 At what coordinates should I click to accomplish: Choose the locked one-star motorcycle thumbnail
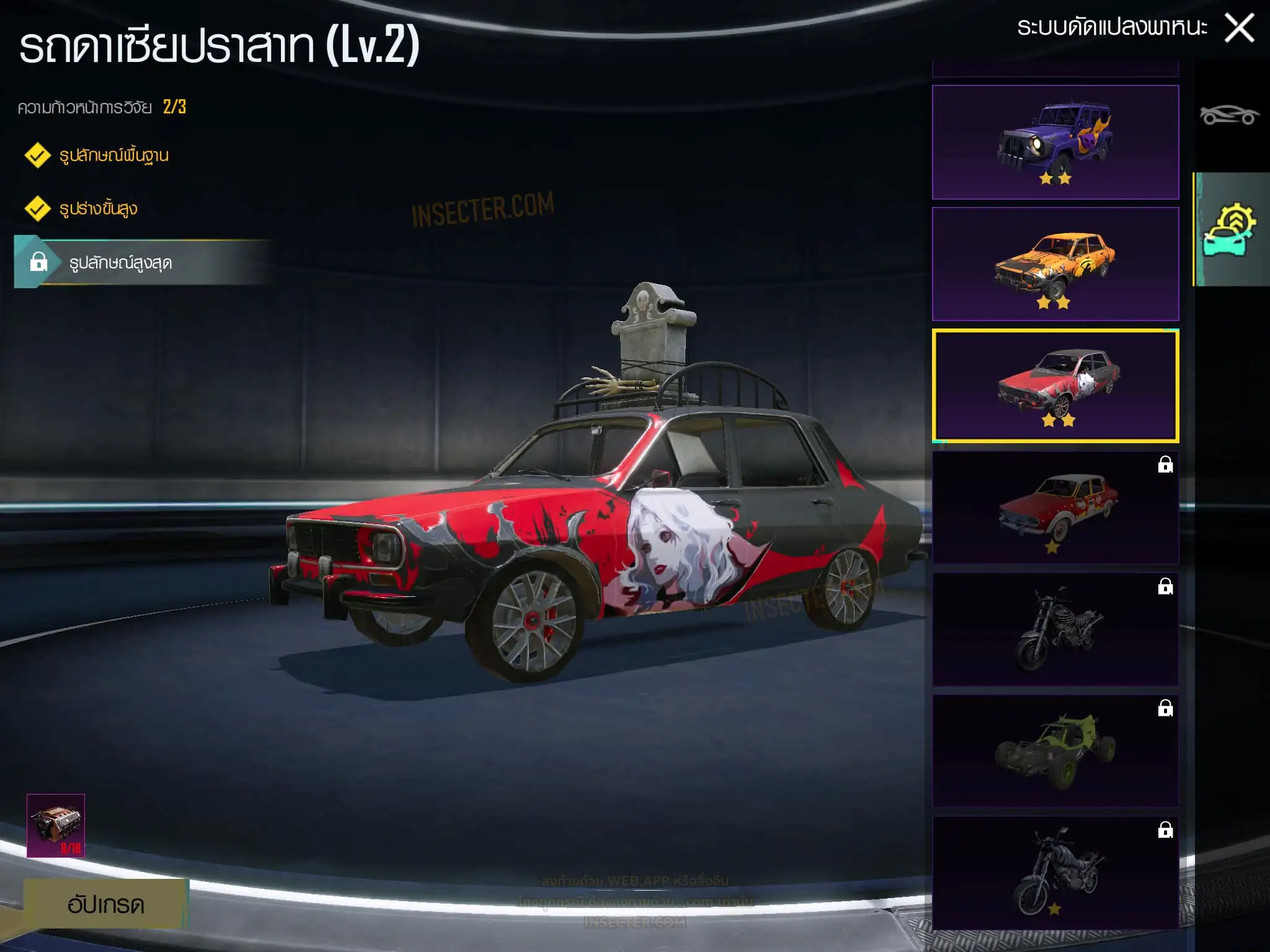click(1055, 873)
